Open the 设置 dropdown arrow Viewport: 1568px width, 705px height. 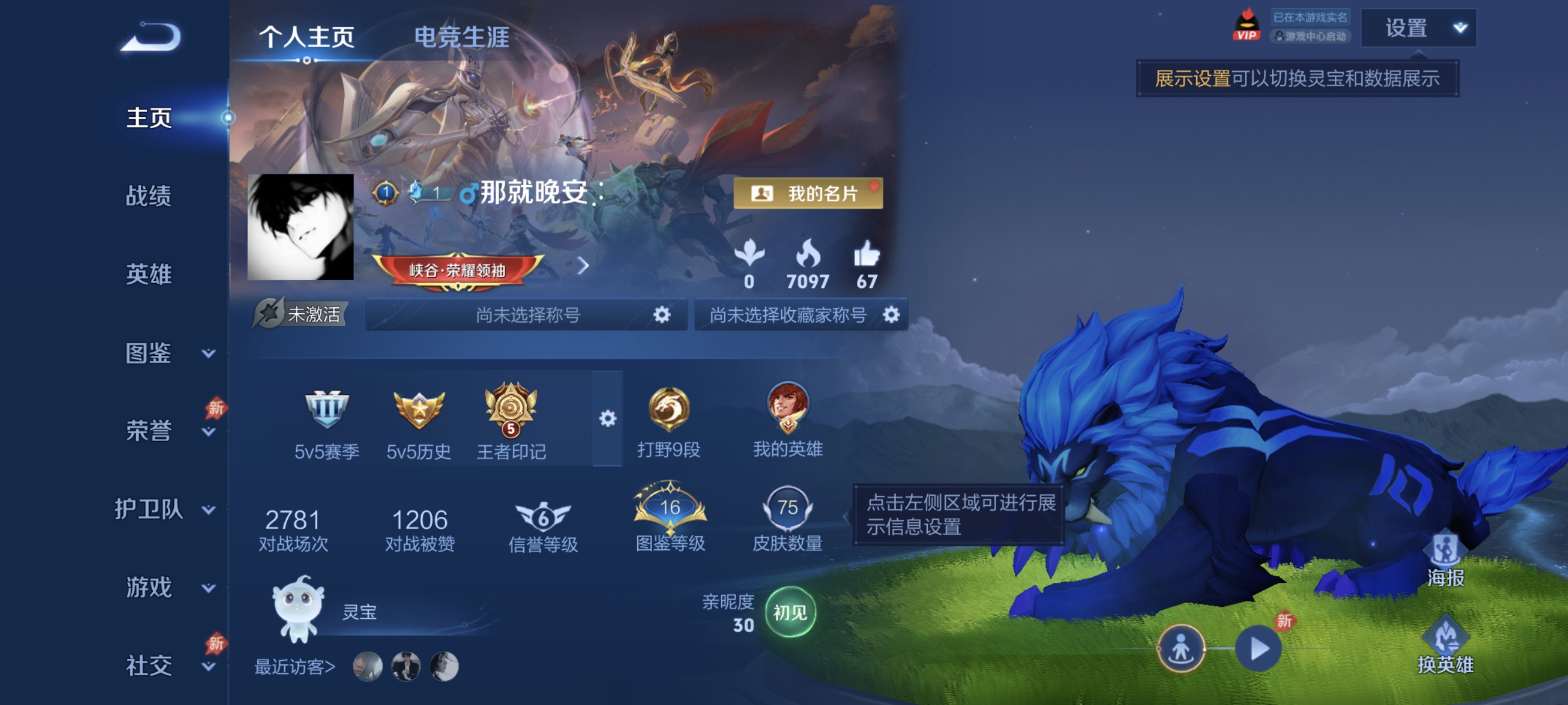1460,28
